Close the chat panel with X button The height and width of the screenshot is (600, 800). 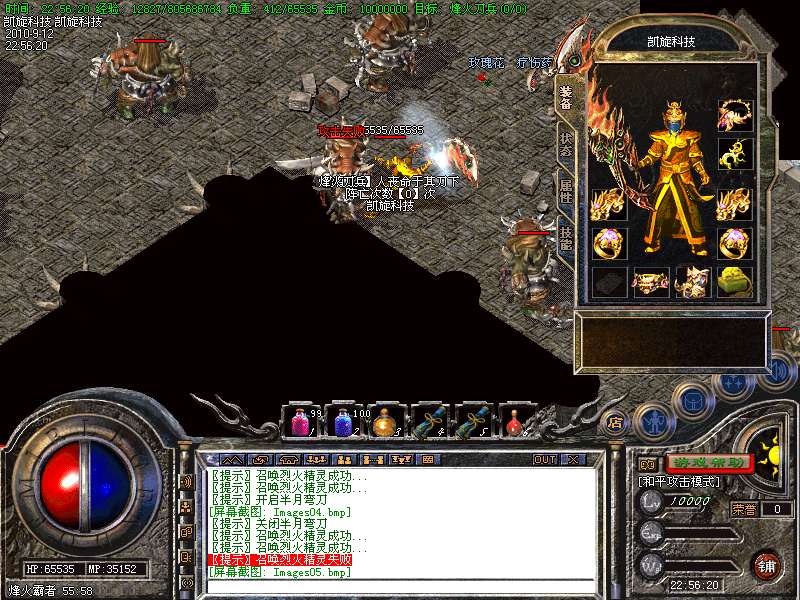[573, 460]
